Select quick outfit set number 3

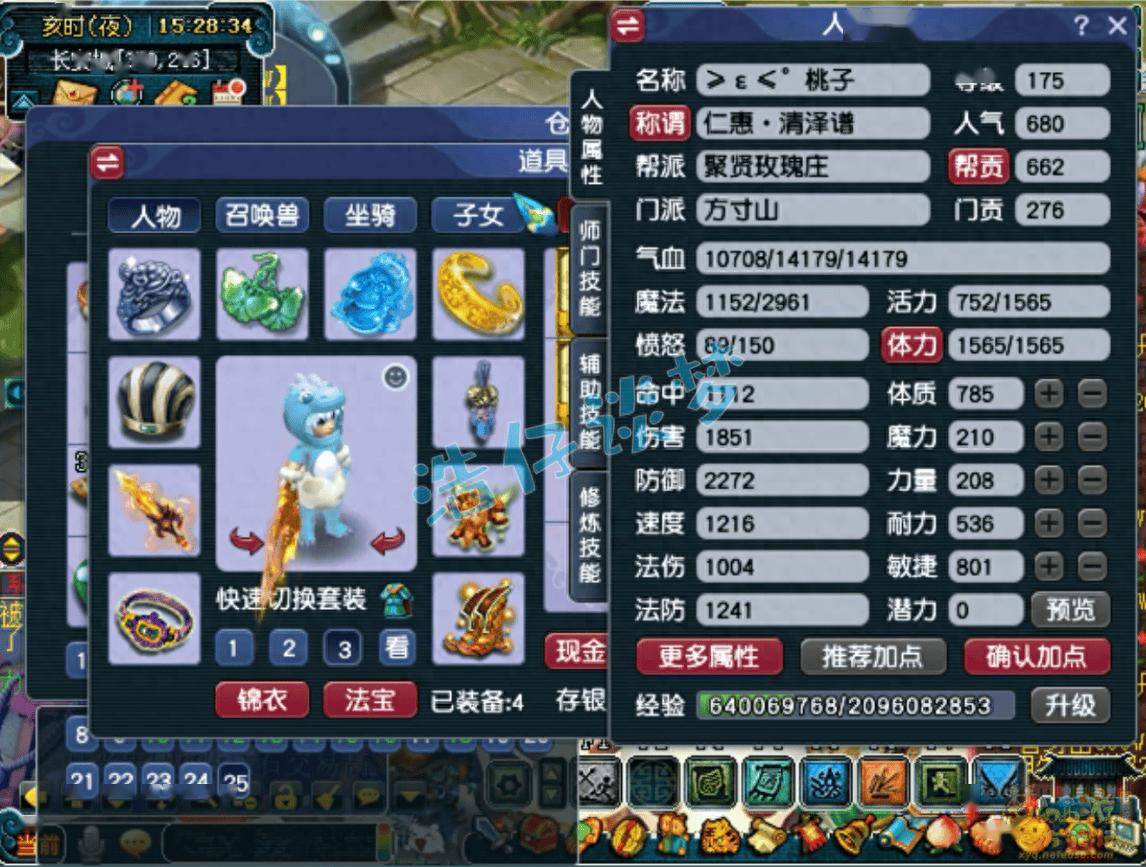pyautogui.click(x=343, y=649)
